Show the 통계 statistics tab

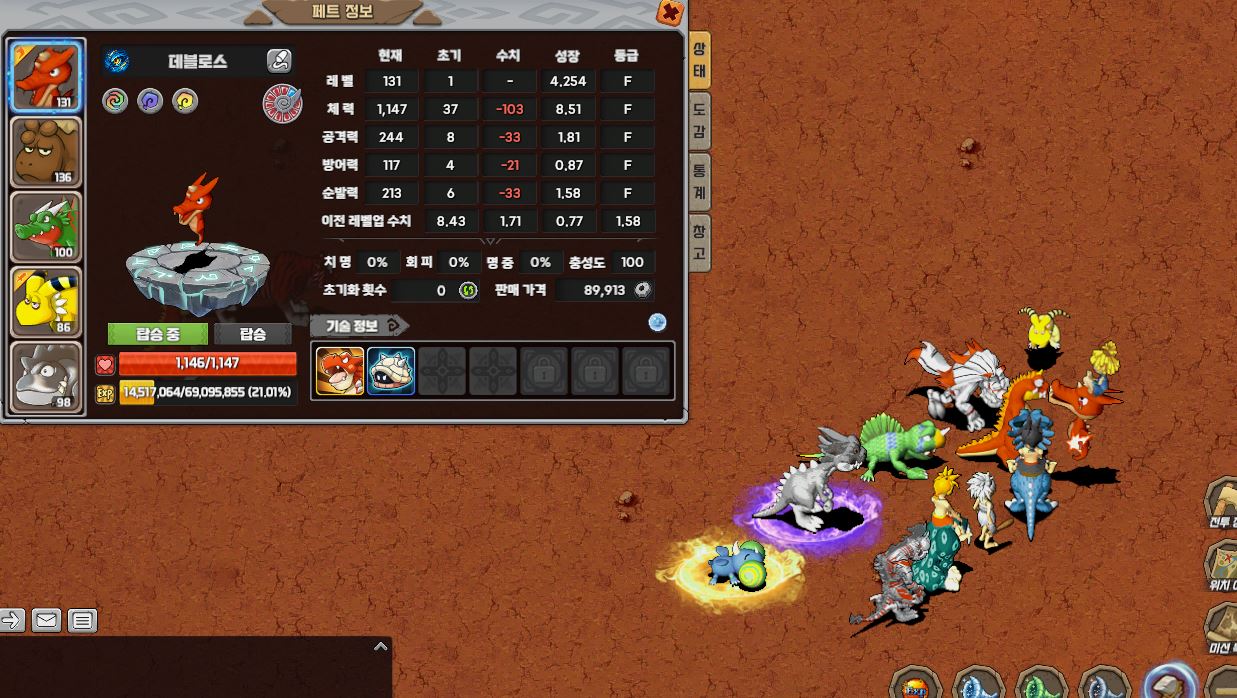click(x=700, y=181)
